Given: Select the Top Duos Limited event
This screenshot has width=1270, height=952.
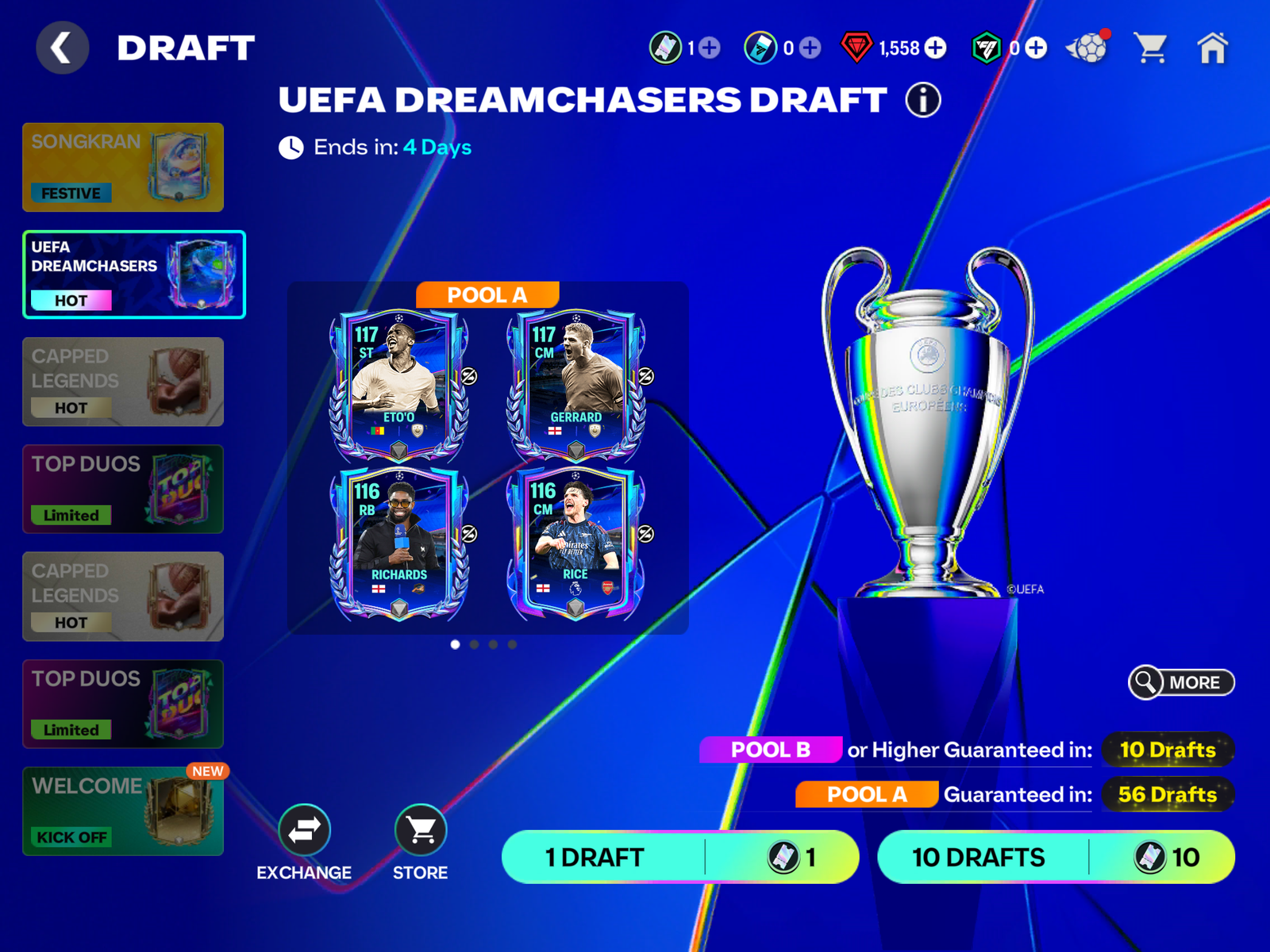Looking at the screenshot, I should [123, 488].
